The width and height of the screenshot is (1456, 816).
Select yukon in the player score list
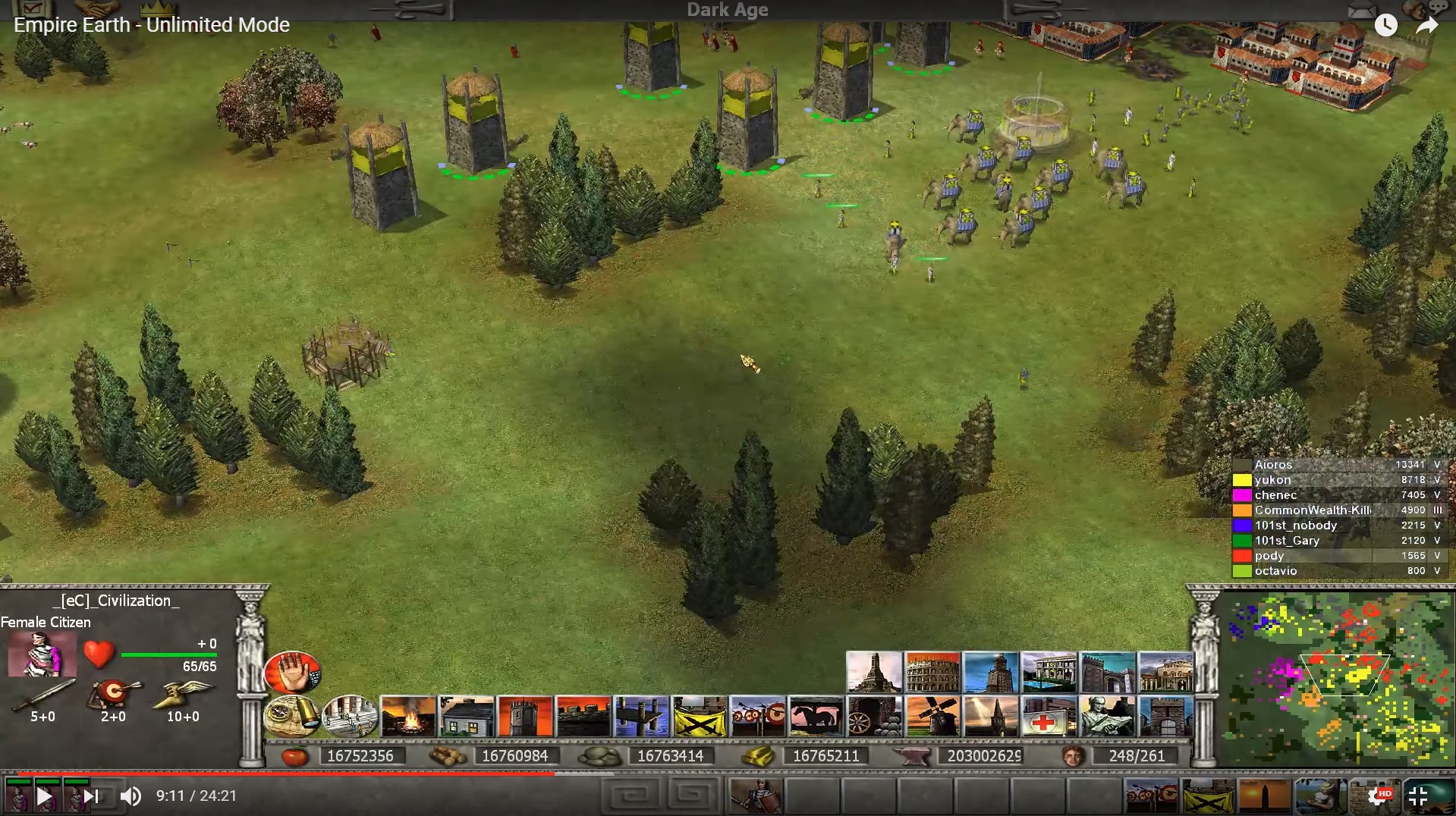tap(1272, 480)
